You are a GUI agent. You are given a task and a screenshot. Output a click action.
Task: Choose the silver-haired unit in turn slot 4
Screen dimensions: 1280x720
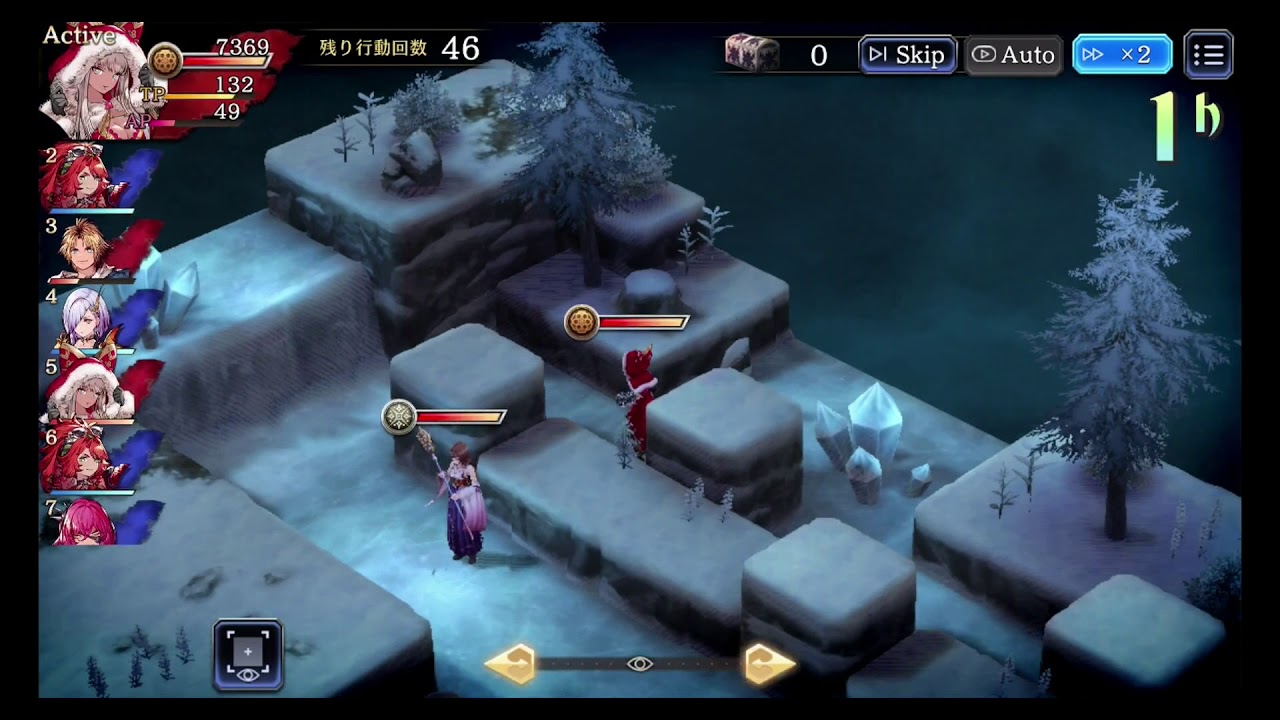pos(88,320)
